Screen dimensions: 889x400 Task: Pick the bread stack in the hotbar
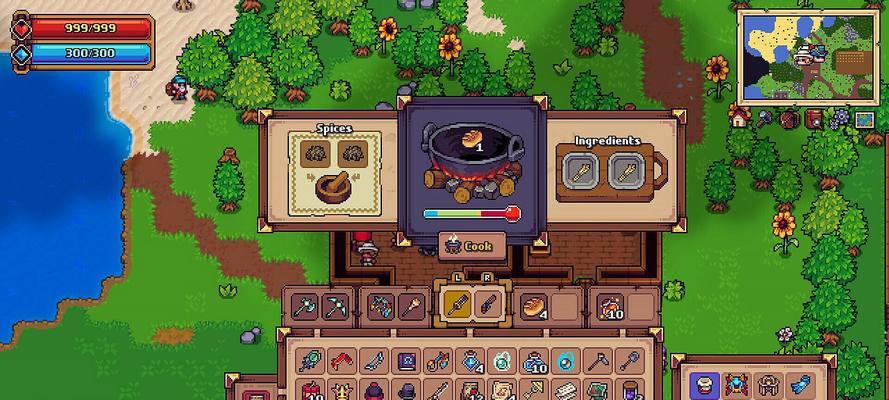pyautogui.click(x=534, y=305)
